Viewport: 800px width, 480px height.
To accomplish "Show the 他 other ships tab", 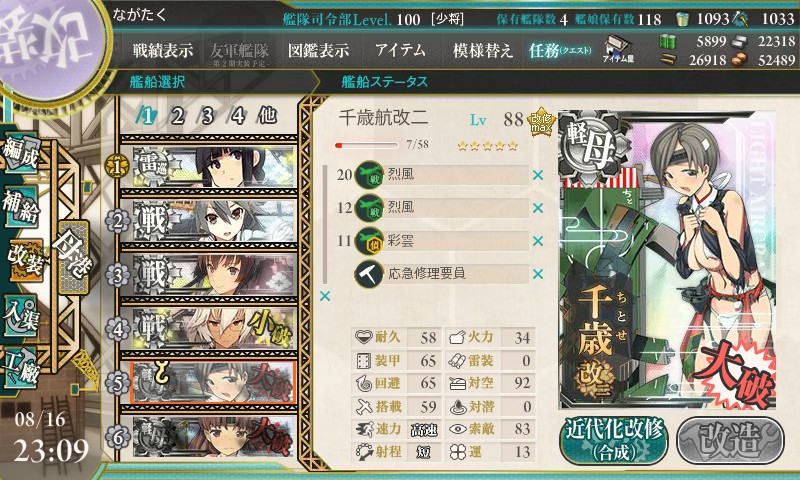I will [267, 115].
